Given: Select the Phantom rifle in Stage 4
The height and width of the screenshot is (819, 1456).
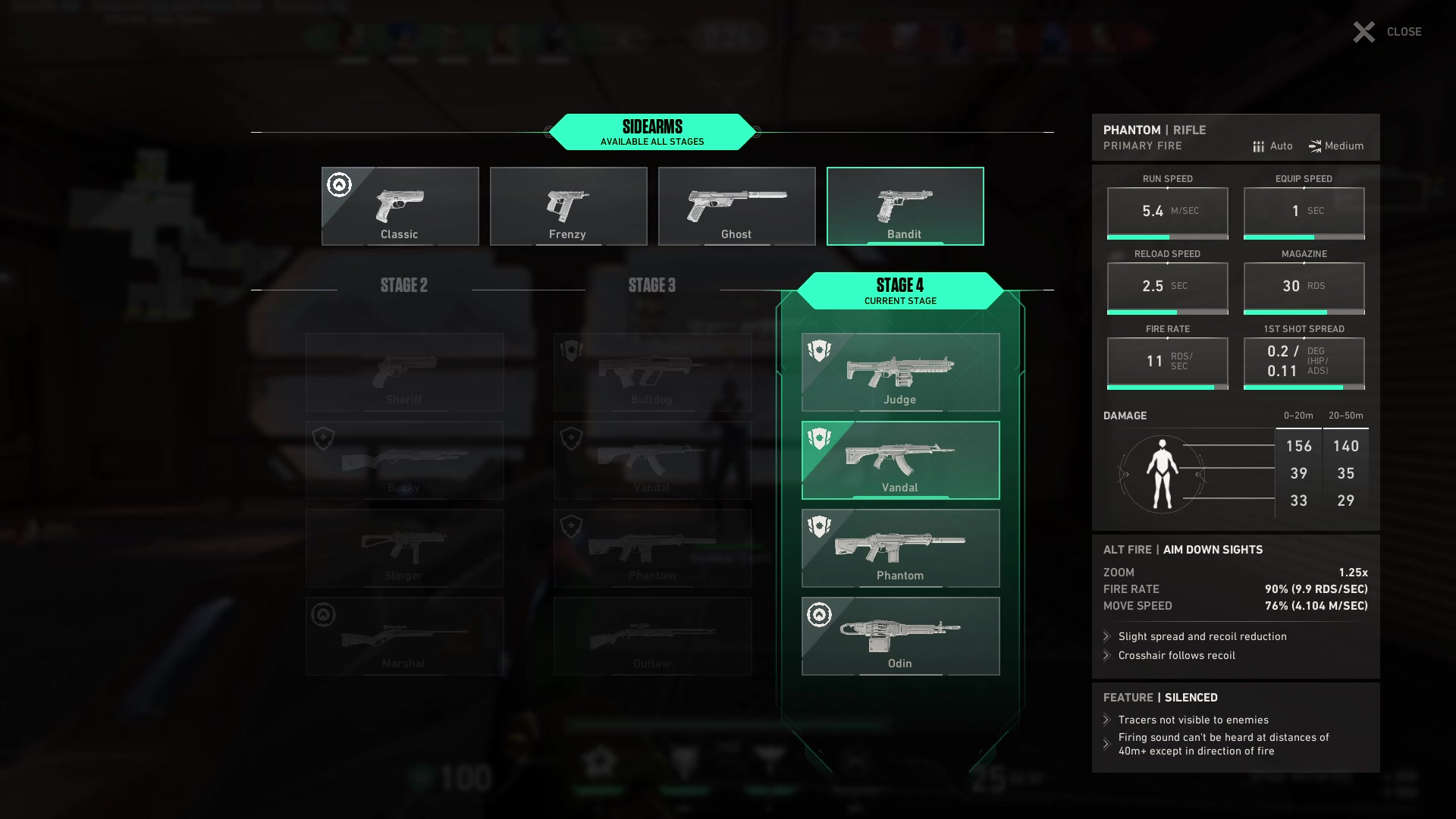Looking at the screenshot, I should click(900, 548).
